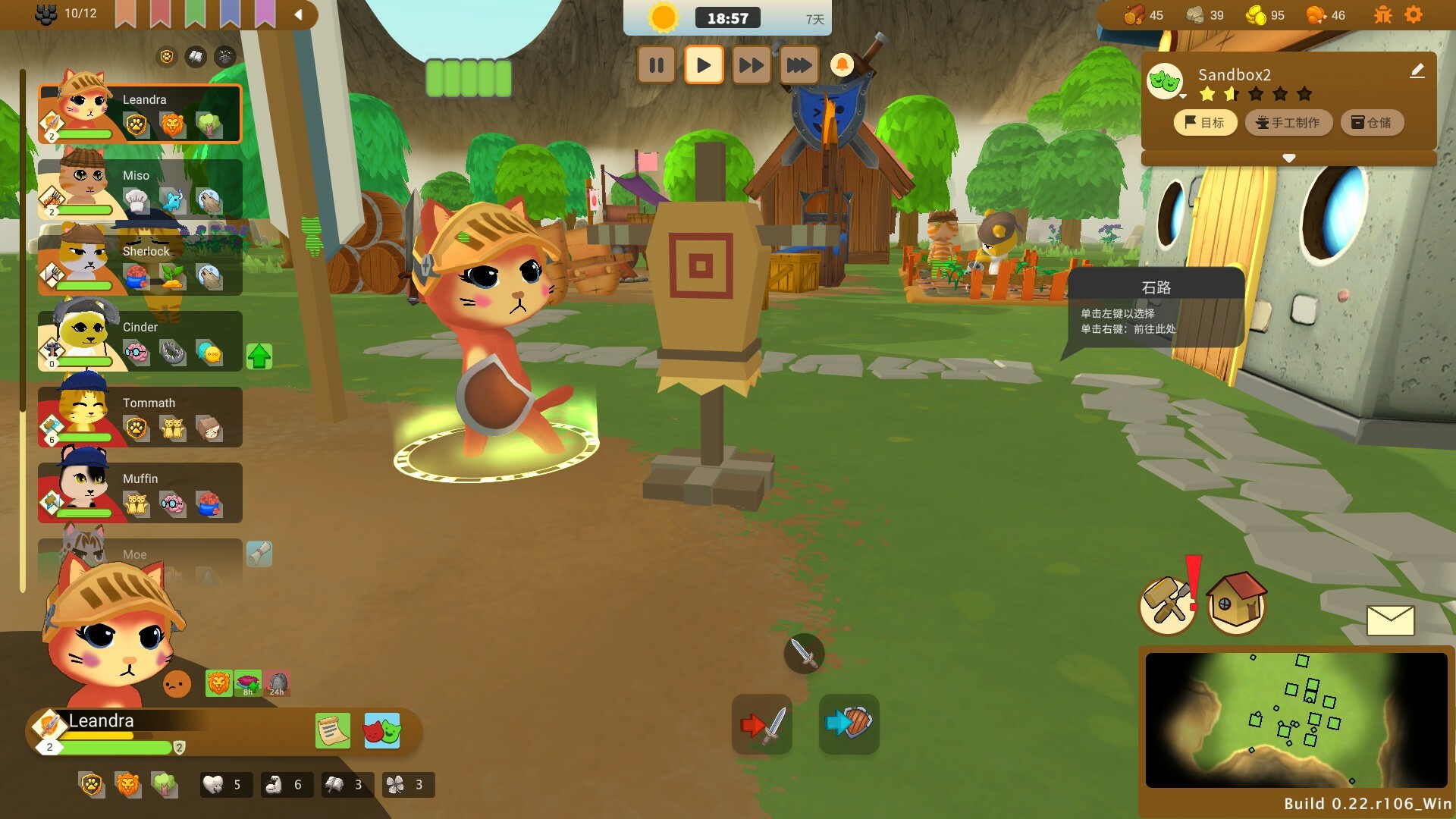Screen dimensions: 1456x819
Task: Open the 目标 objectives panel
Action: click(1204, 122)
